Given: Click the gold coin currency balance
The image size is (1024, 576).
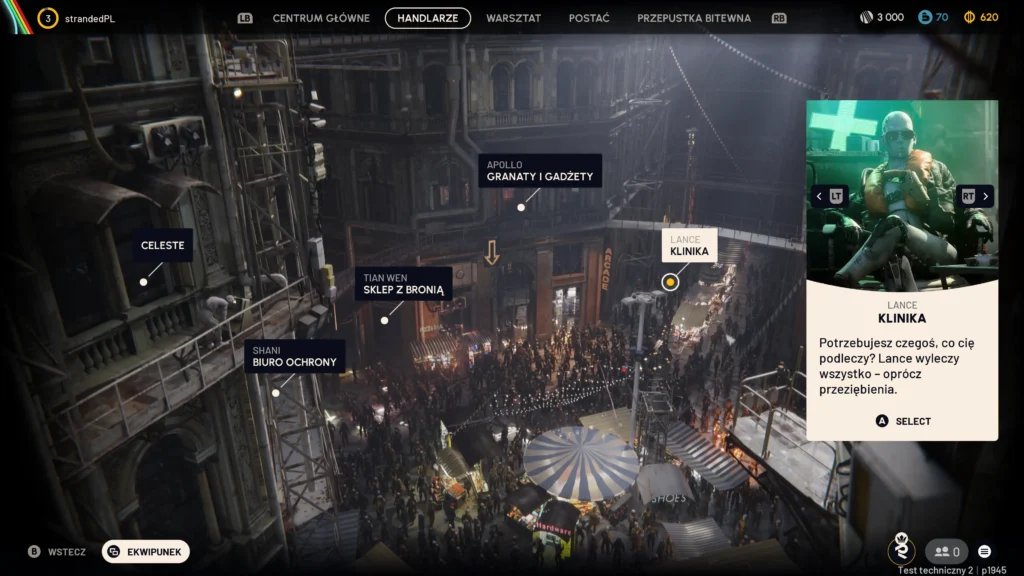Looking at the screenshot, I should (x=980, y=17).
